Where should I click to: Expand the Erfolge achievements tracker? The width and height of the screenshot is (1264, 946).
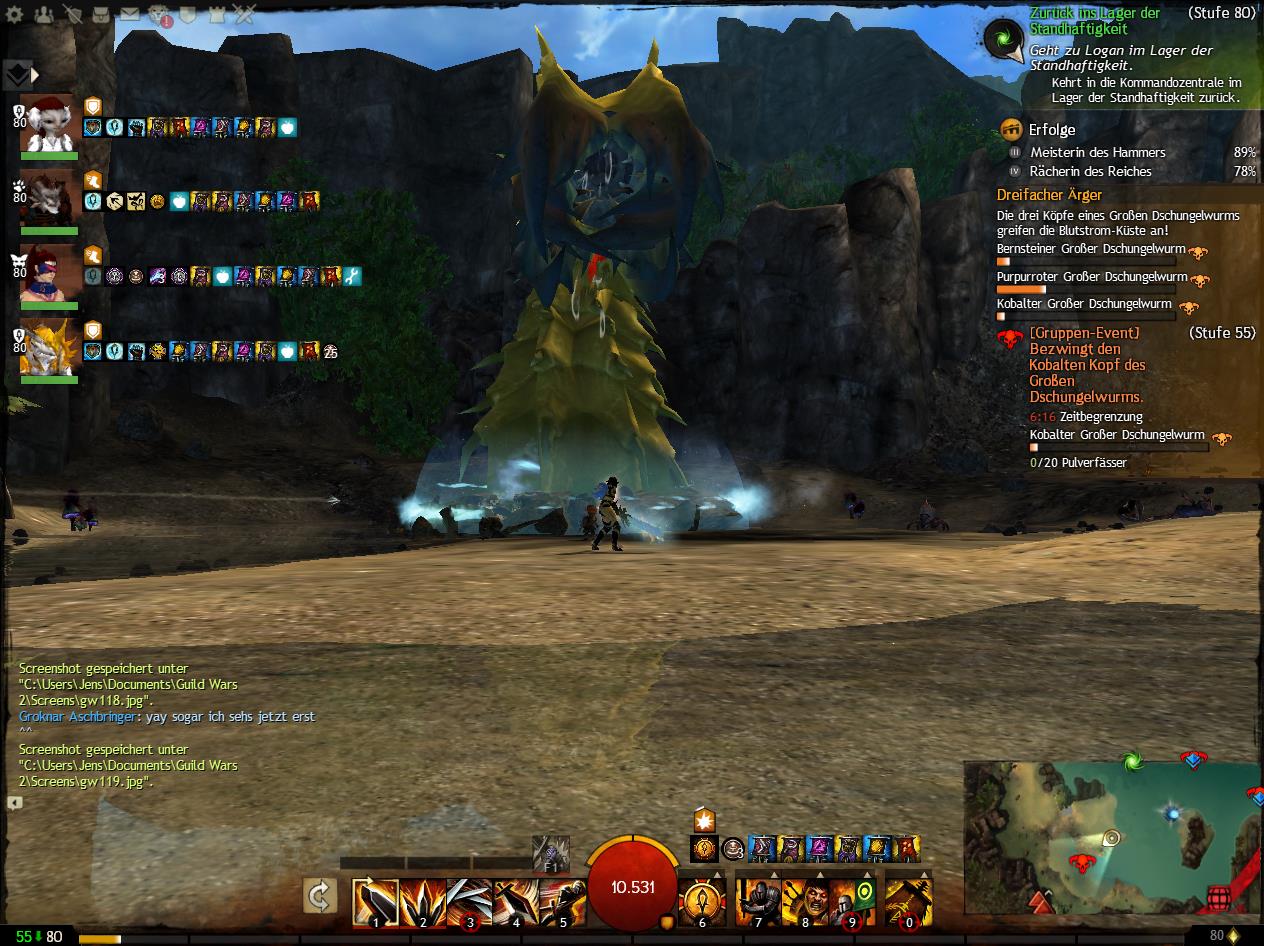pos(1051,130)
